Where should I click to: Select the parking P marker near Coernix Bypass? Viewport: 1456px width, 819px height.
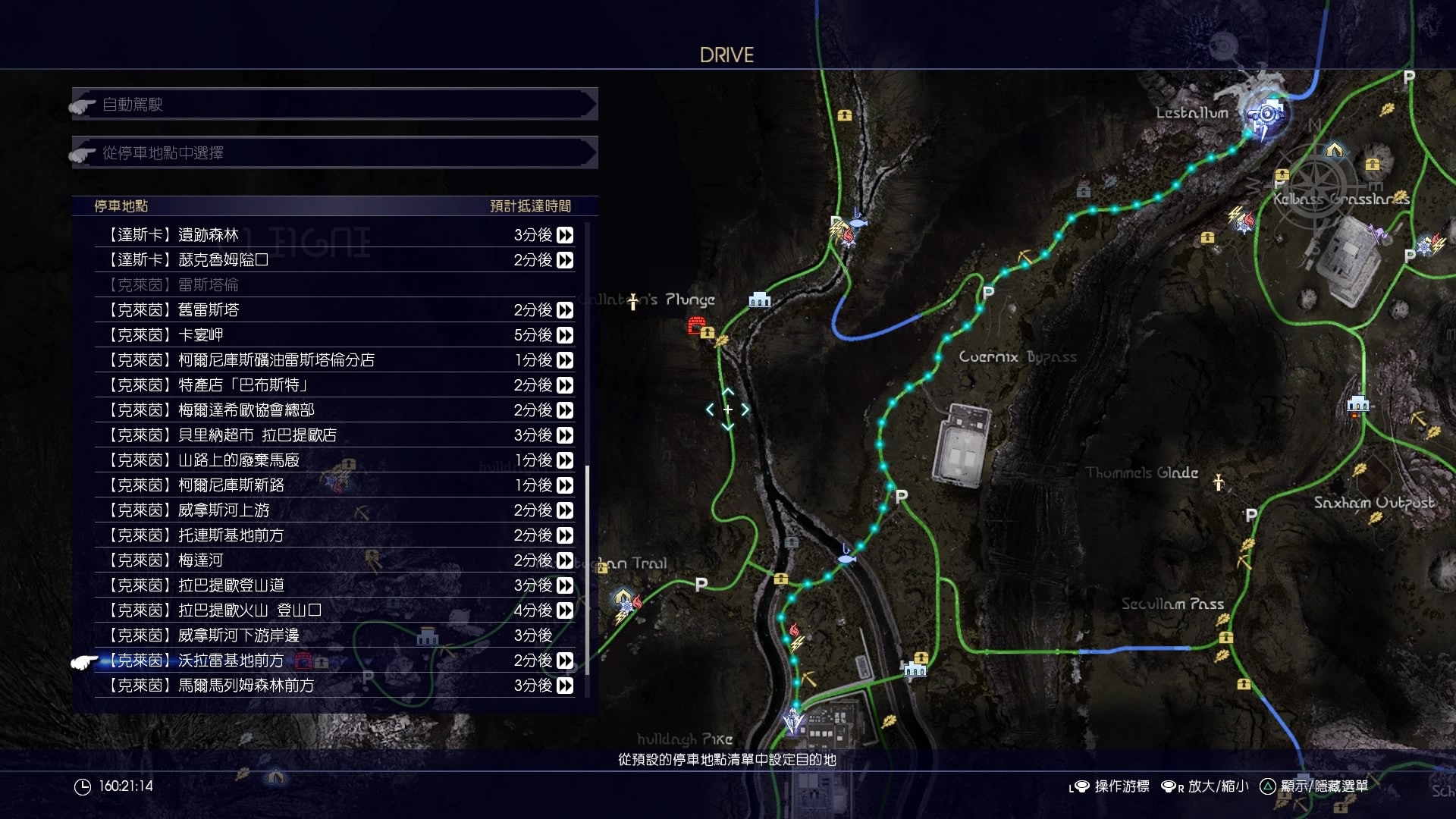click(x=987, y=292)
